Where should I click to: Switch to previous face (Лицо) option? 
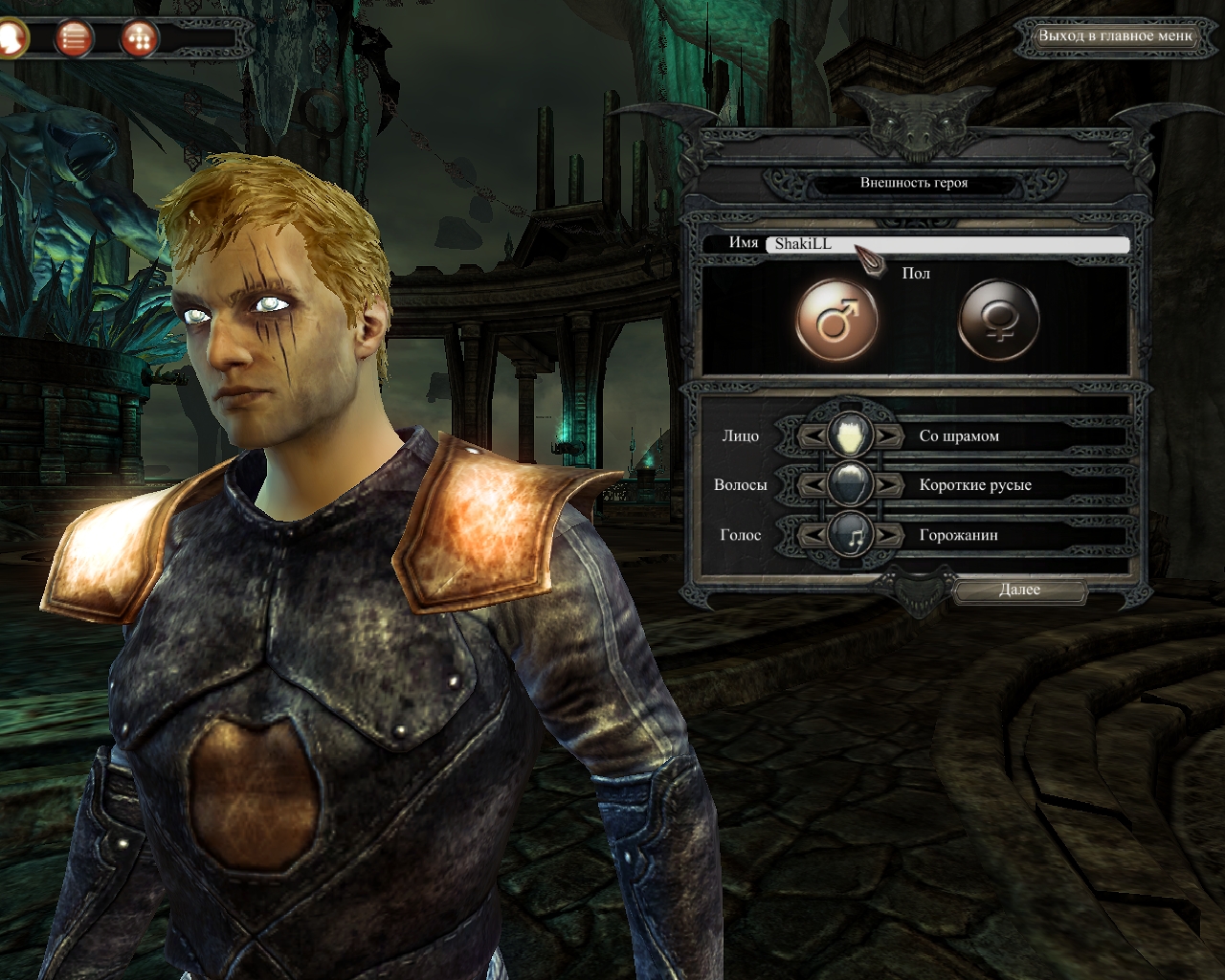click(813, 436)
